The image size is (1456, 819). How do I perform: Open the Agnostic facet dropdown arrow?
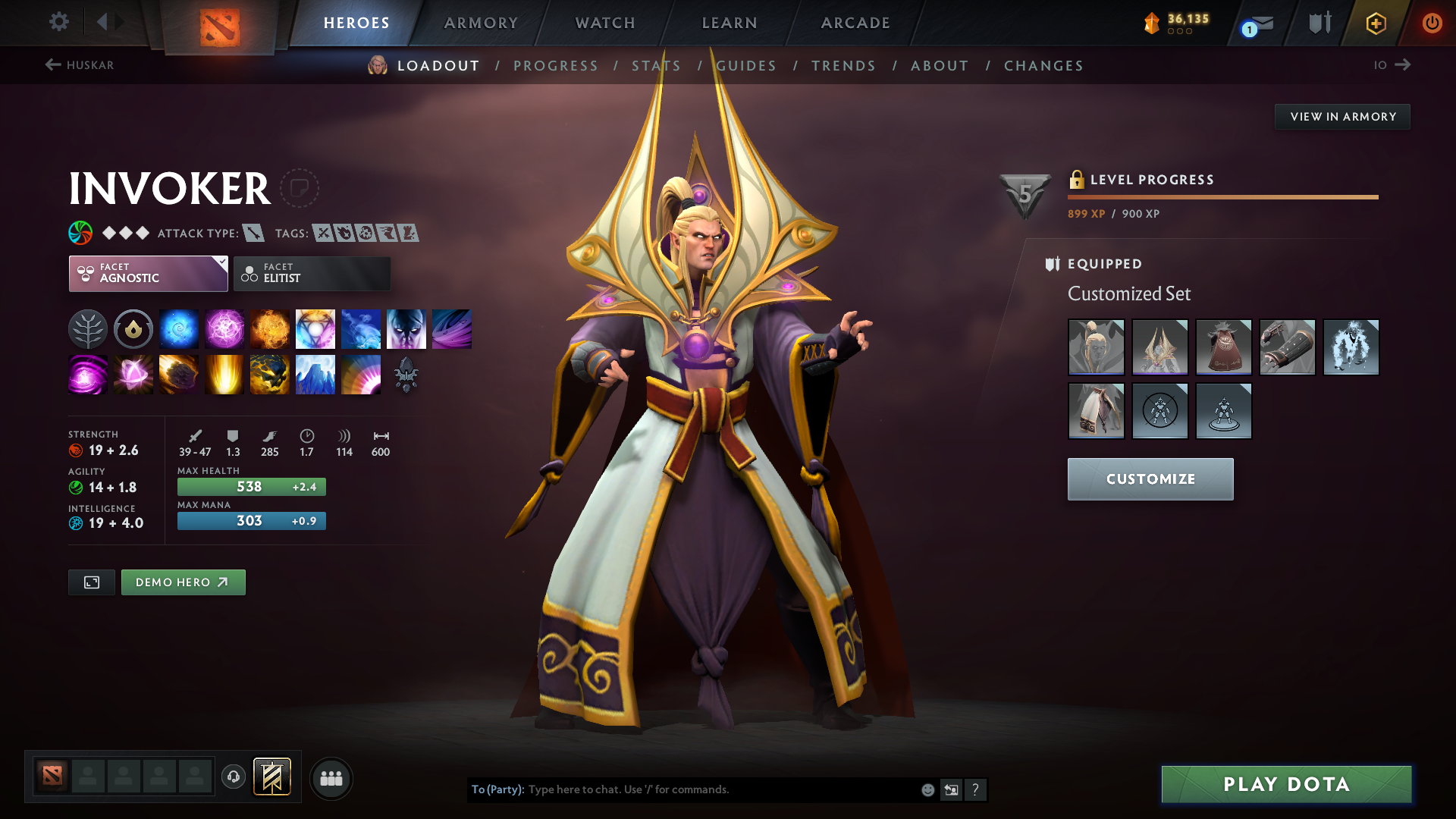(221, 261)
